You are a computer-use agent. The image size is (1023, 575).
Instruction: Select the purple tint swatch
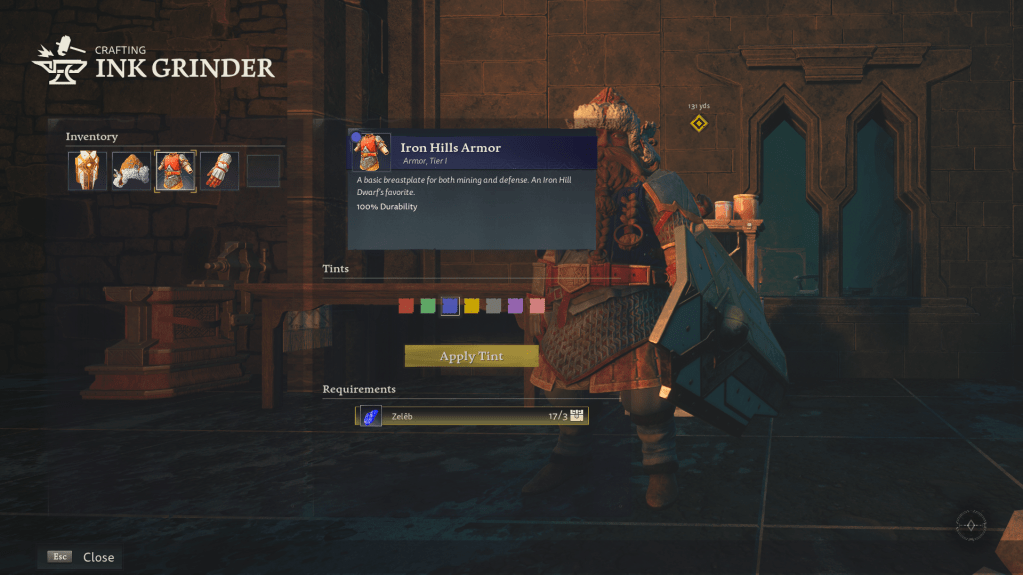(516, 306)
